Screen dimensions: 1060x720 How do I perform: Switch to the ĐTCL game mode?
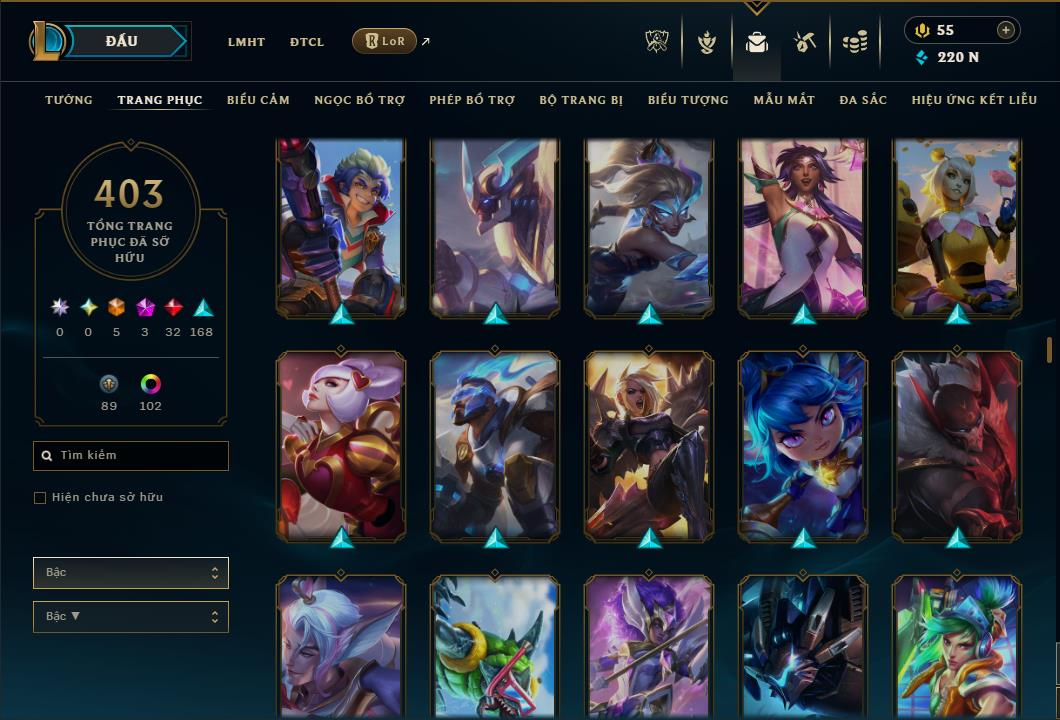click(307, 42)
